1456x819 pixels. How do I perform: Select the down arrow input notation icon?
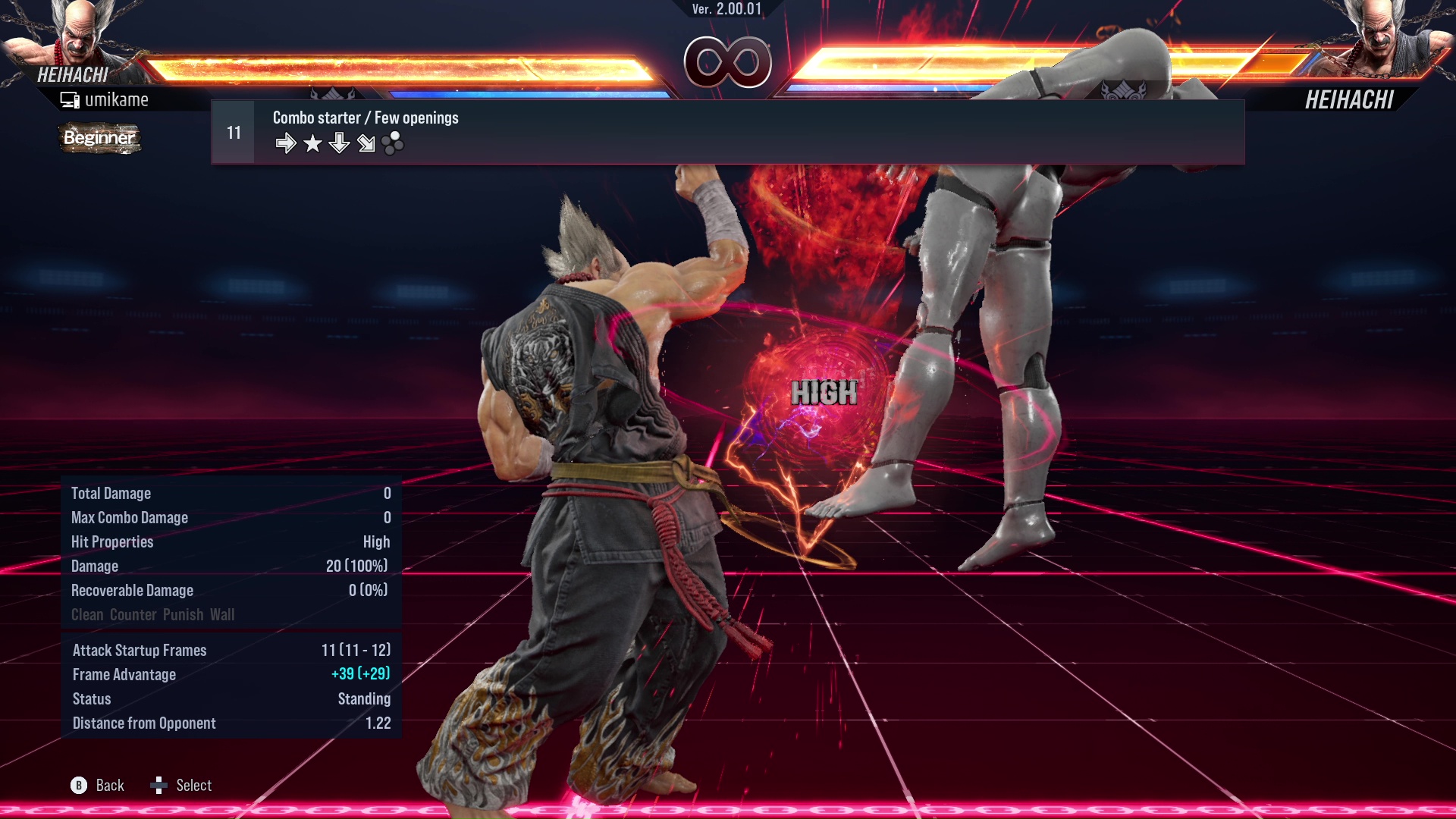(339, 143)
